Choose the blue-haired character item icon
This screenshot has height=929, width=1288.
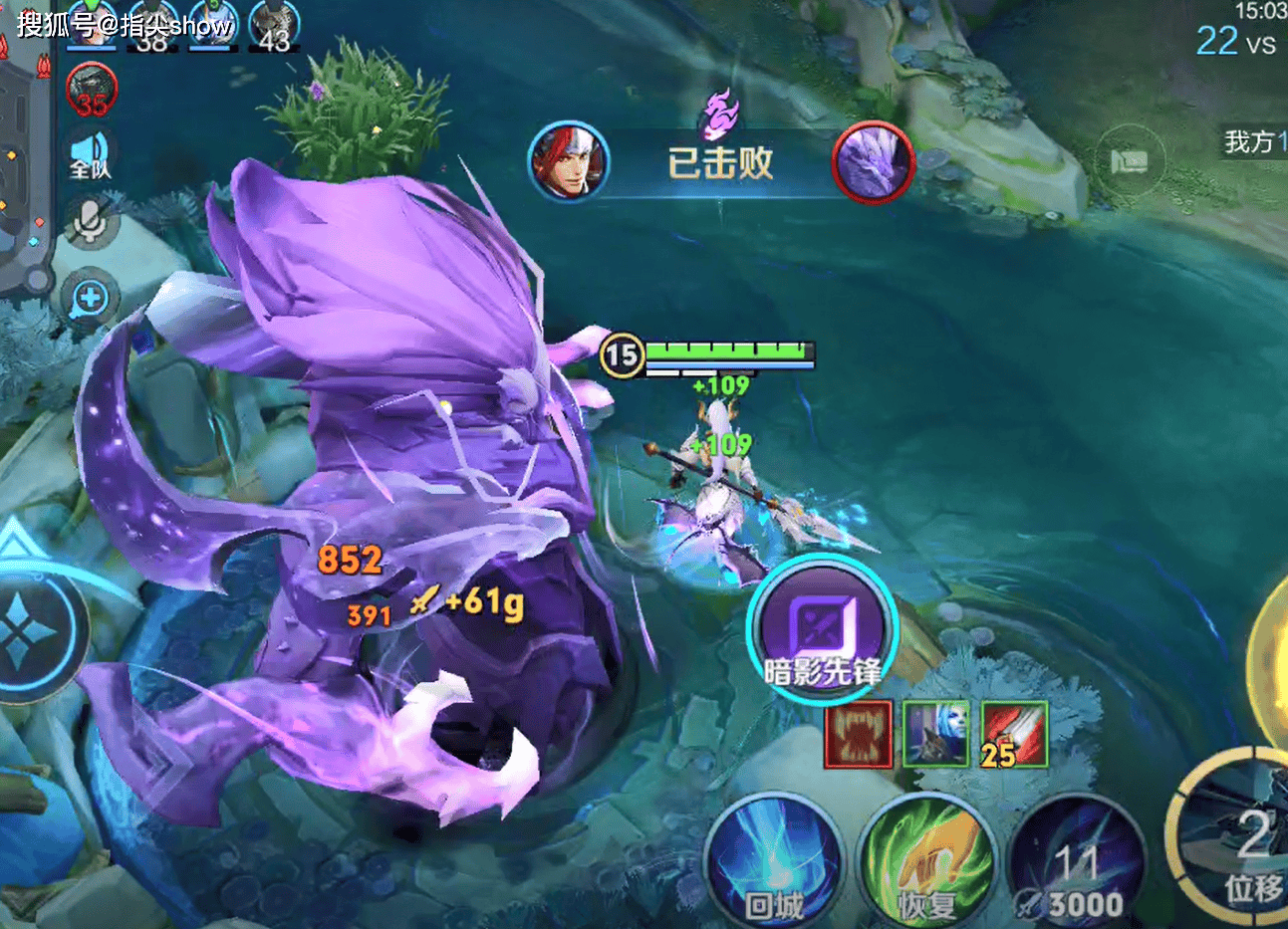935,735
